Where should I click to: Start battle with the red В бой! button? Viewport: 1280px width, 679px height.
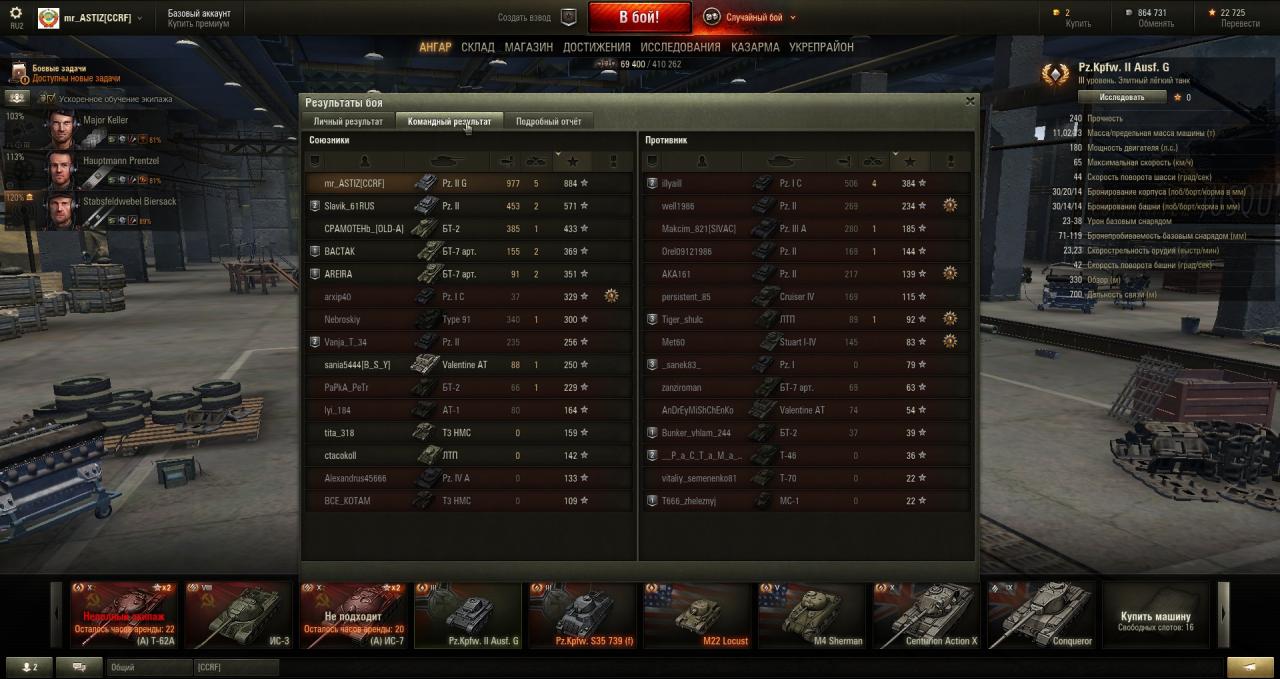click(x=639, y=17)
